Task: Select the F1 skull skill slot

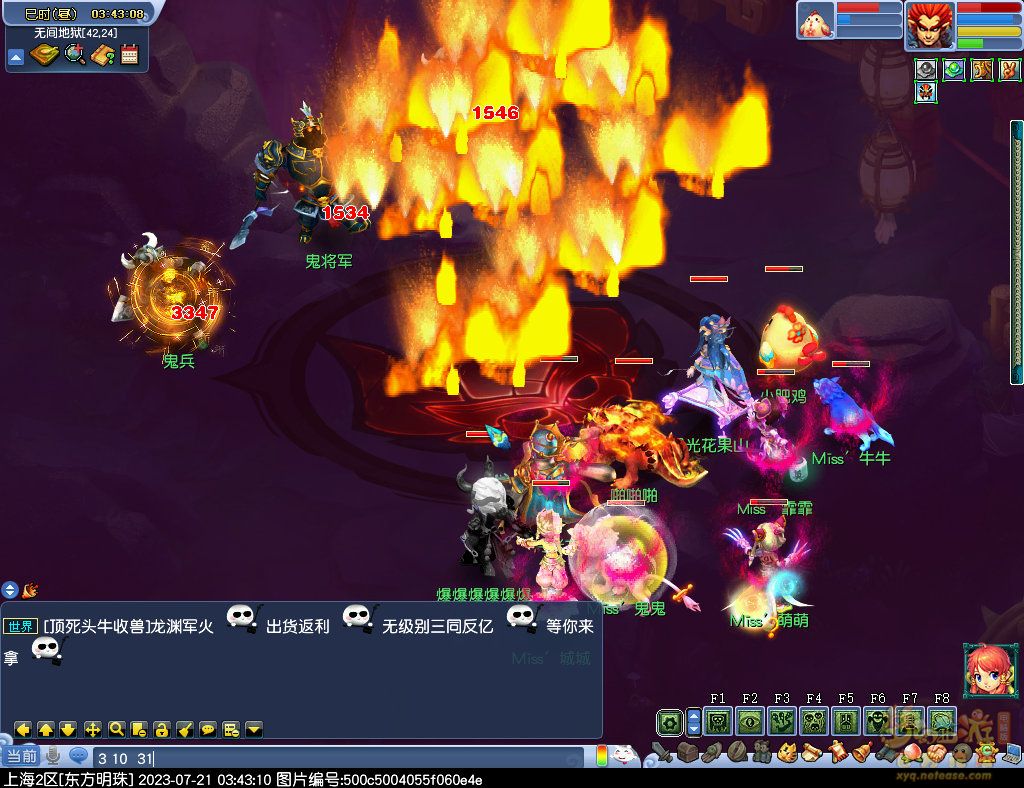Action: pos(717,721)
